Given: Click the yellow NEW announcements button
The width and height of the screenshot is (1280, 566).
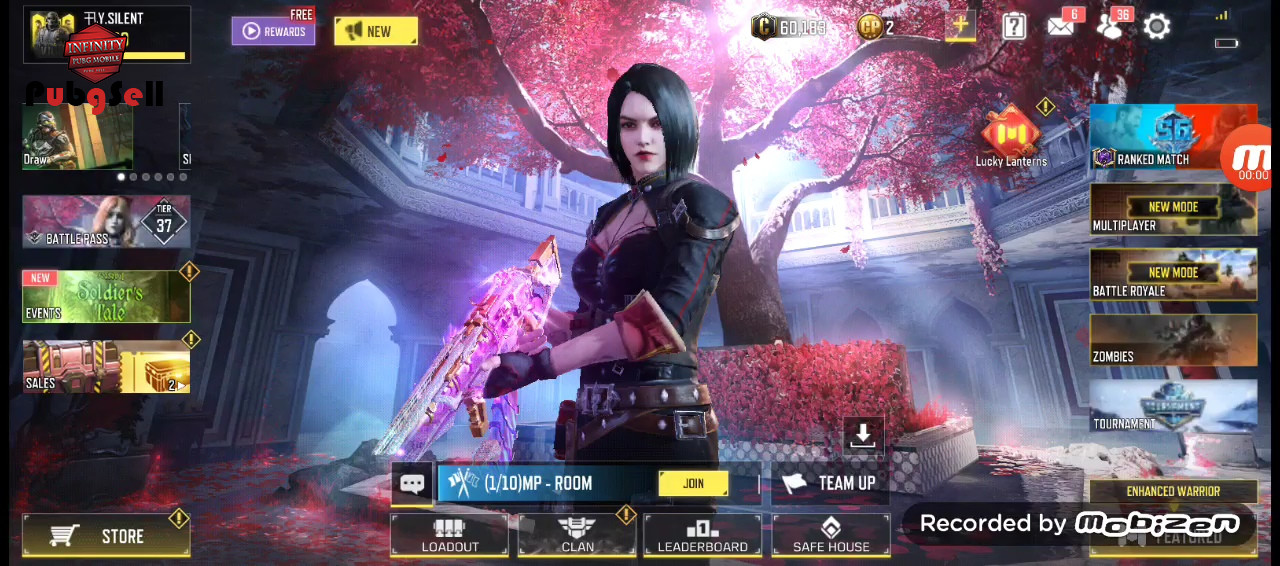Looking at the screenshot, I should point(375,31).
